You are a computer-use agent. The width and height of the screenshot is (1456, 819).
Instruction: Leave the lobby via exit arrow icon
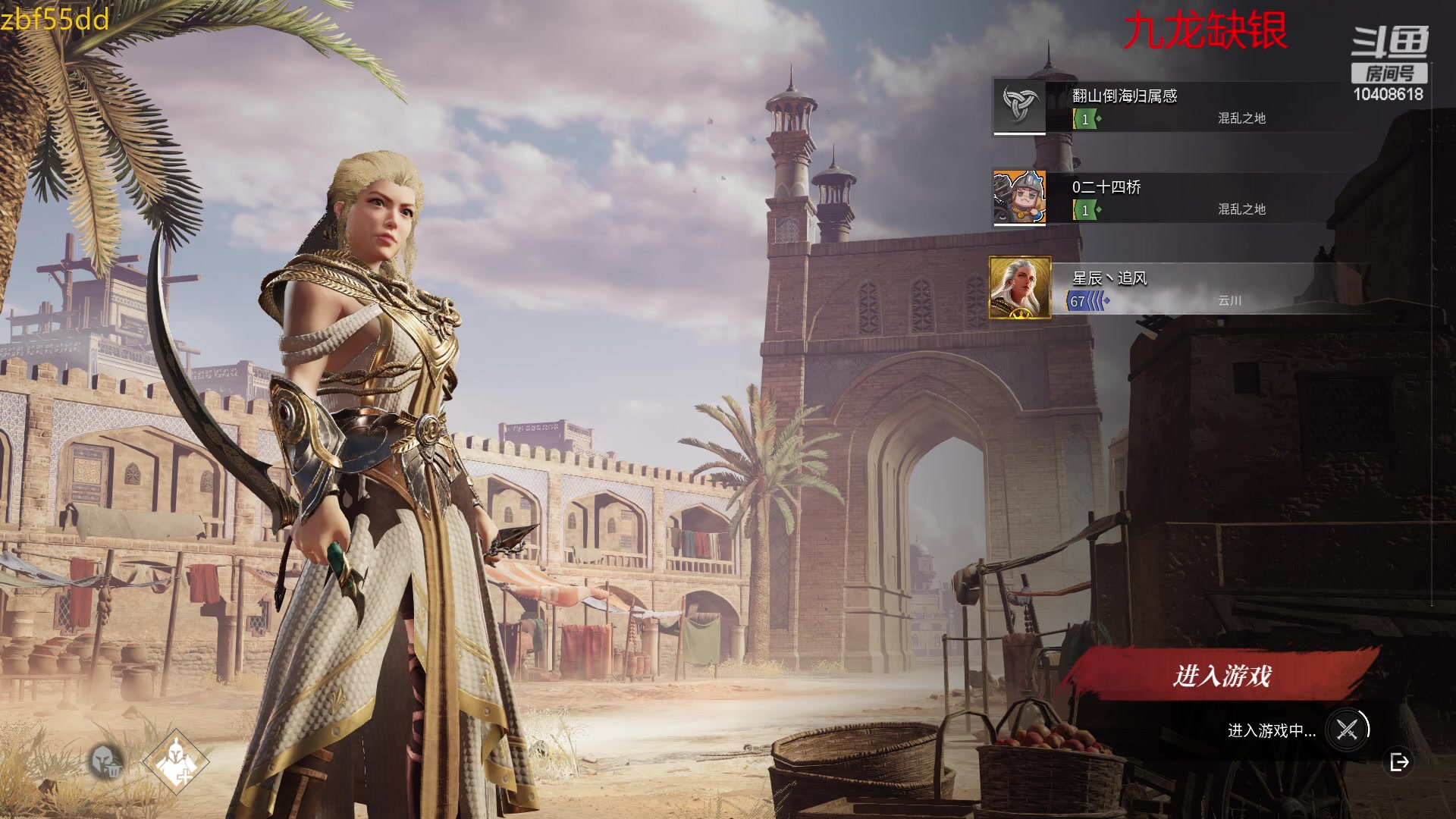(1399, 762)
